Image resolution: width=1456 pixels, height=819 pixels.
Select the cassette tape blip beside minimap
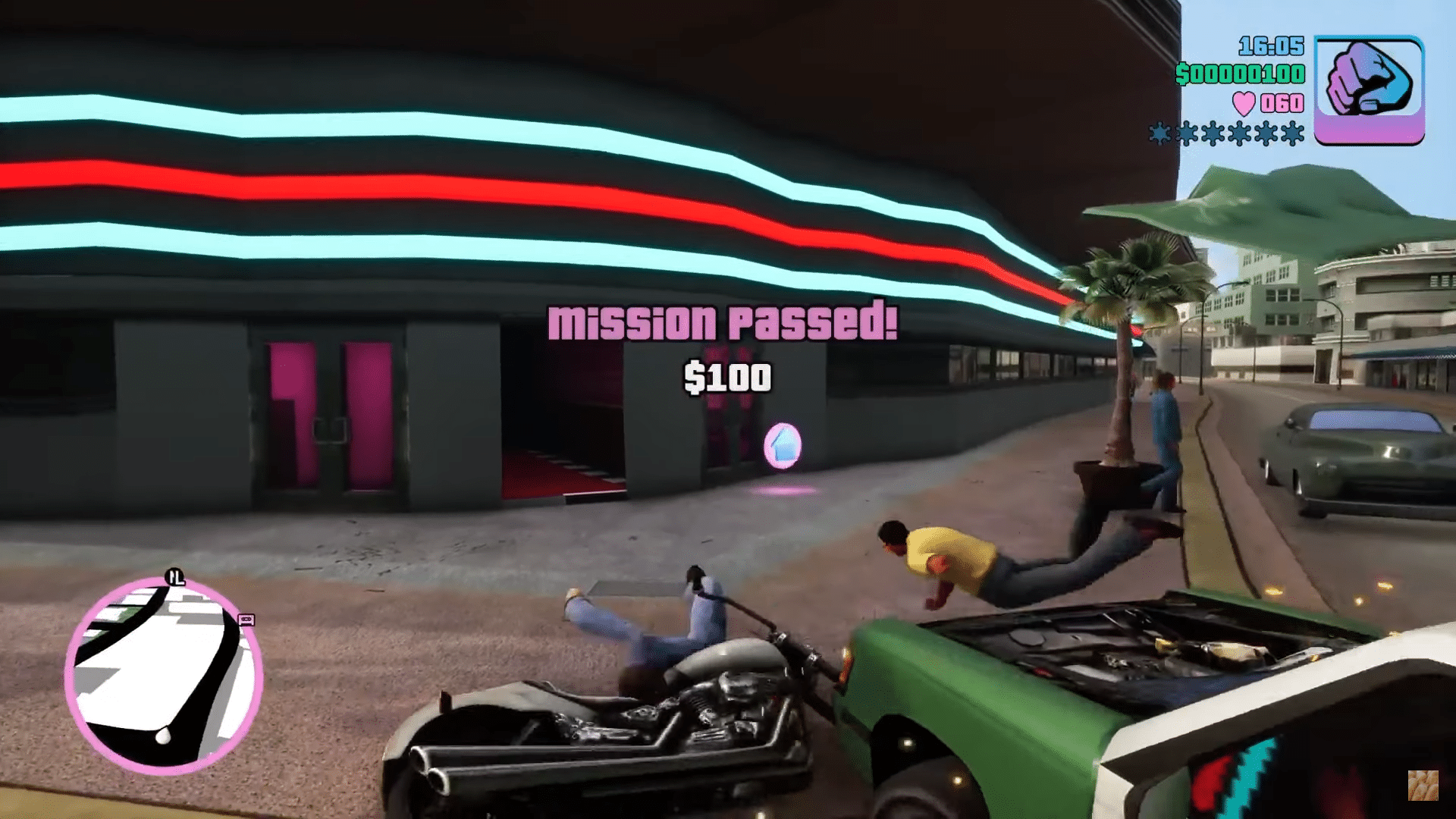(246, 620)
